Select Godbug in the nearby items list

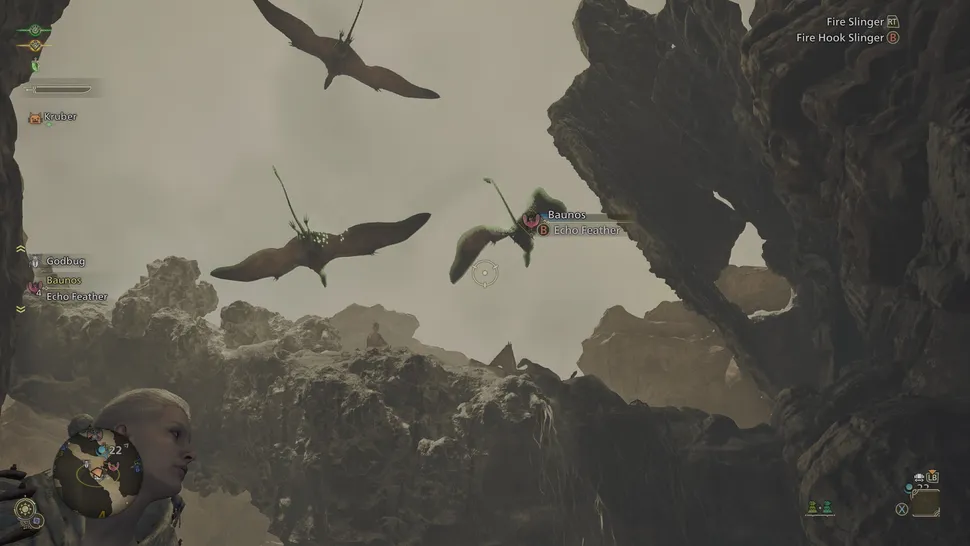click(x=66, y=261)
